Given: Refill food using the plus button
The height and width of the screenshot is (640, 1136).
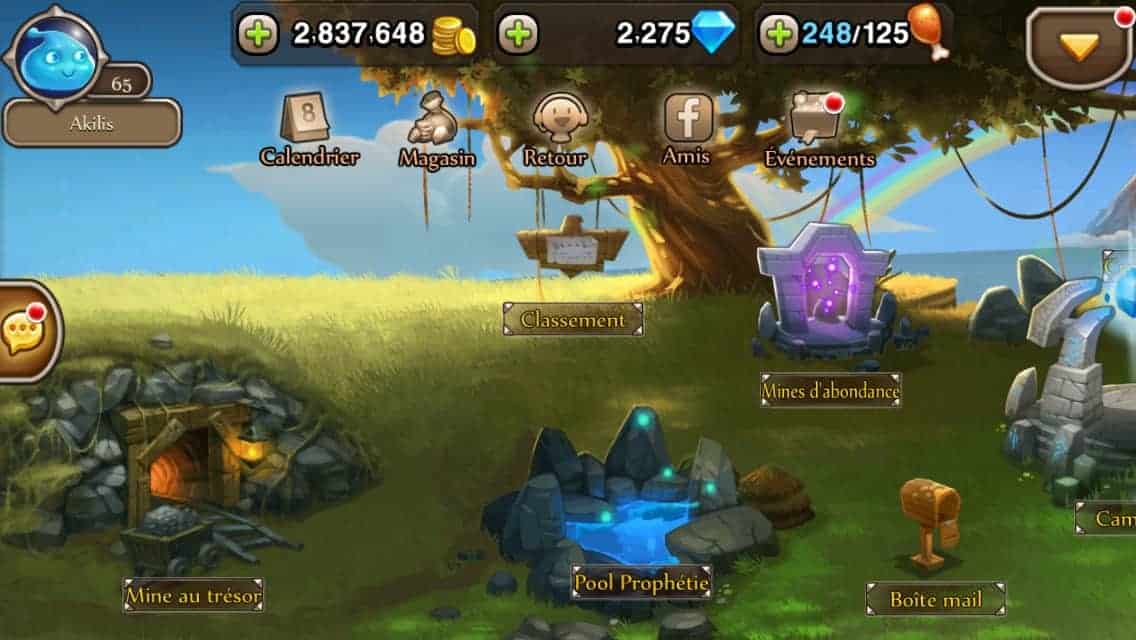Looking at the screenshot, I should [778, 35].
